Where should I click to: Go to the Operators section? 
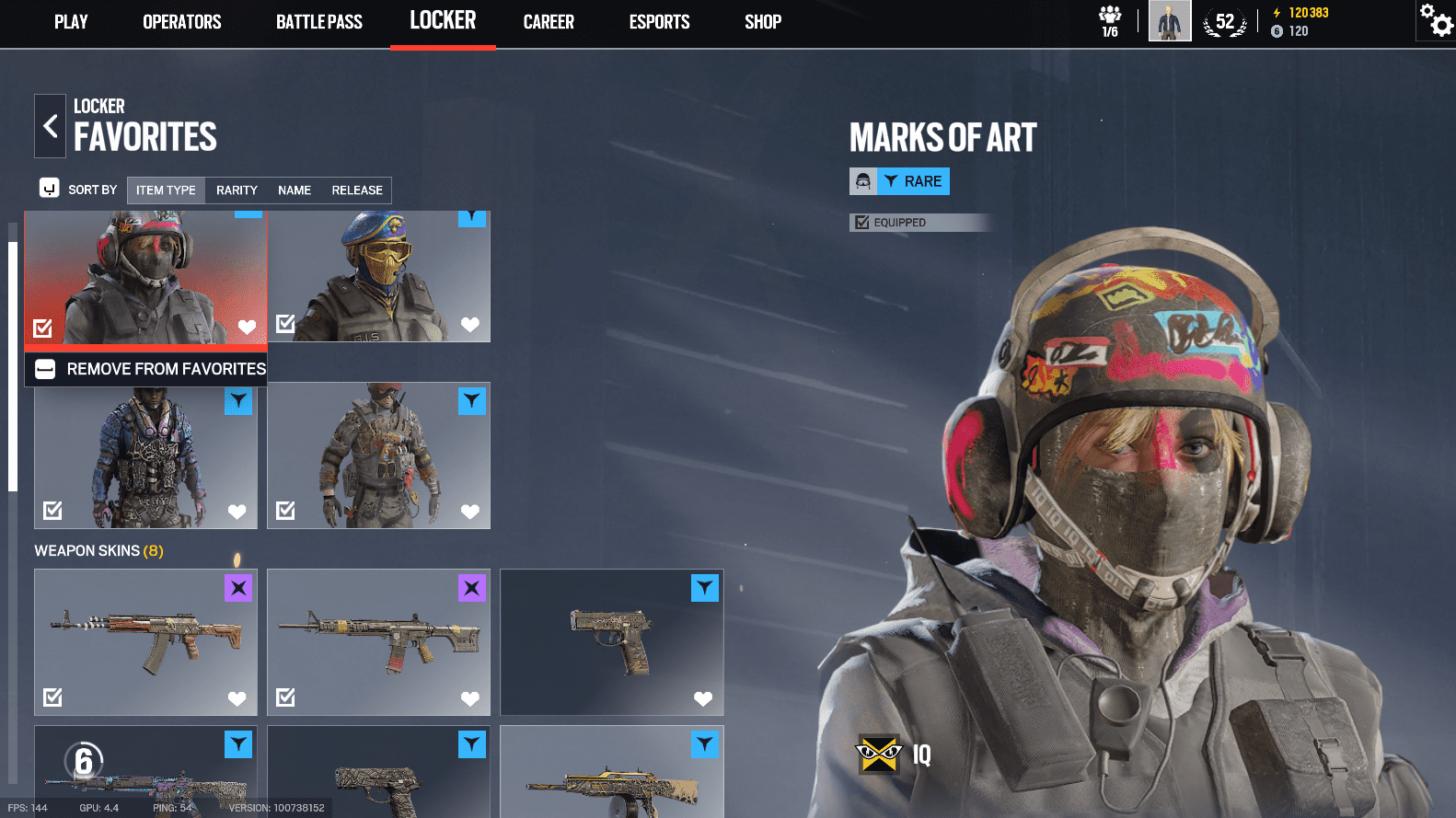tap(181, 22)
